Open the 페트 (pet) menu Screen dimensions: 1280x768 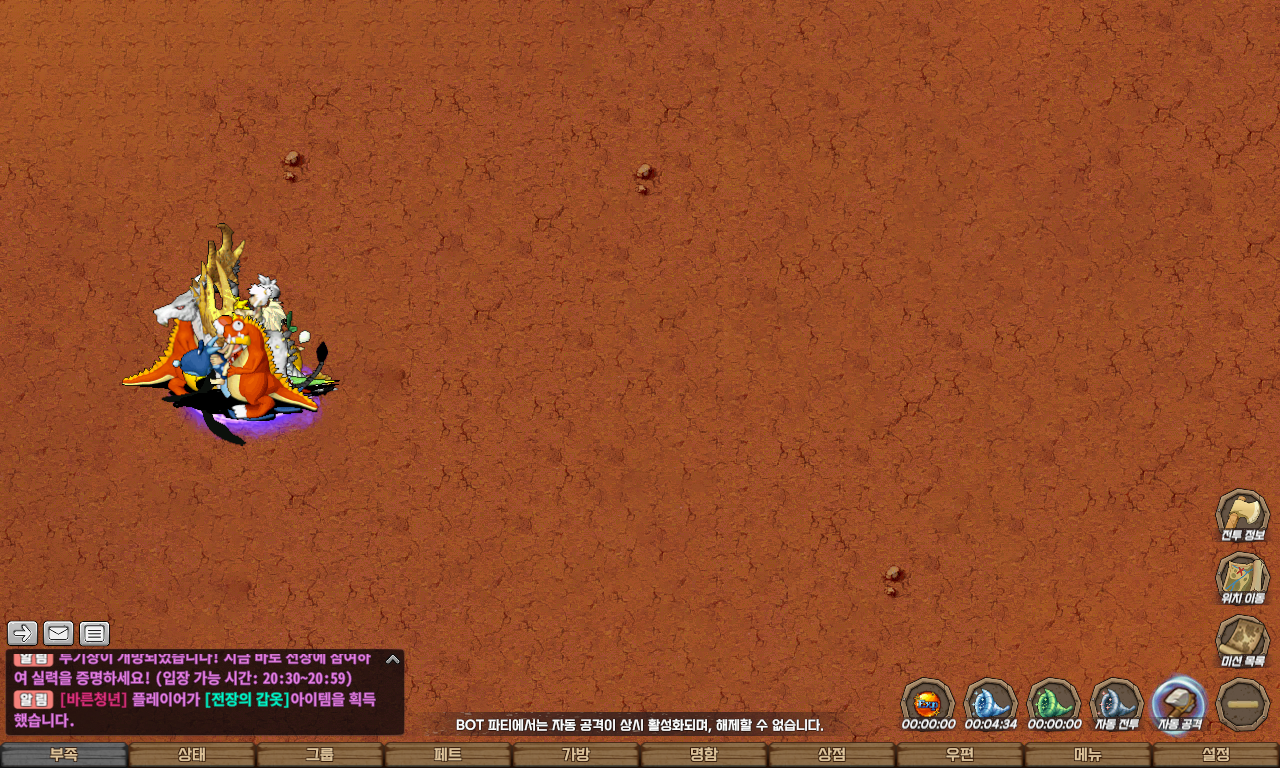coord(448,755)
